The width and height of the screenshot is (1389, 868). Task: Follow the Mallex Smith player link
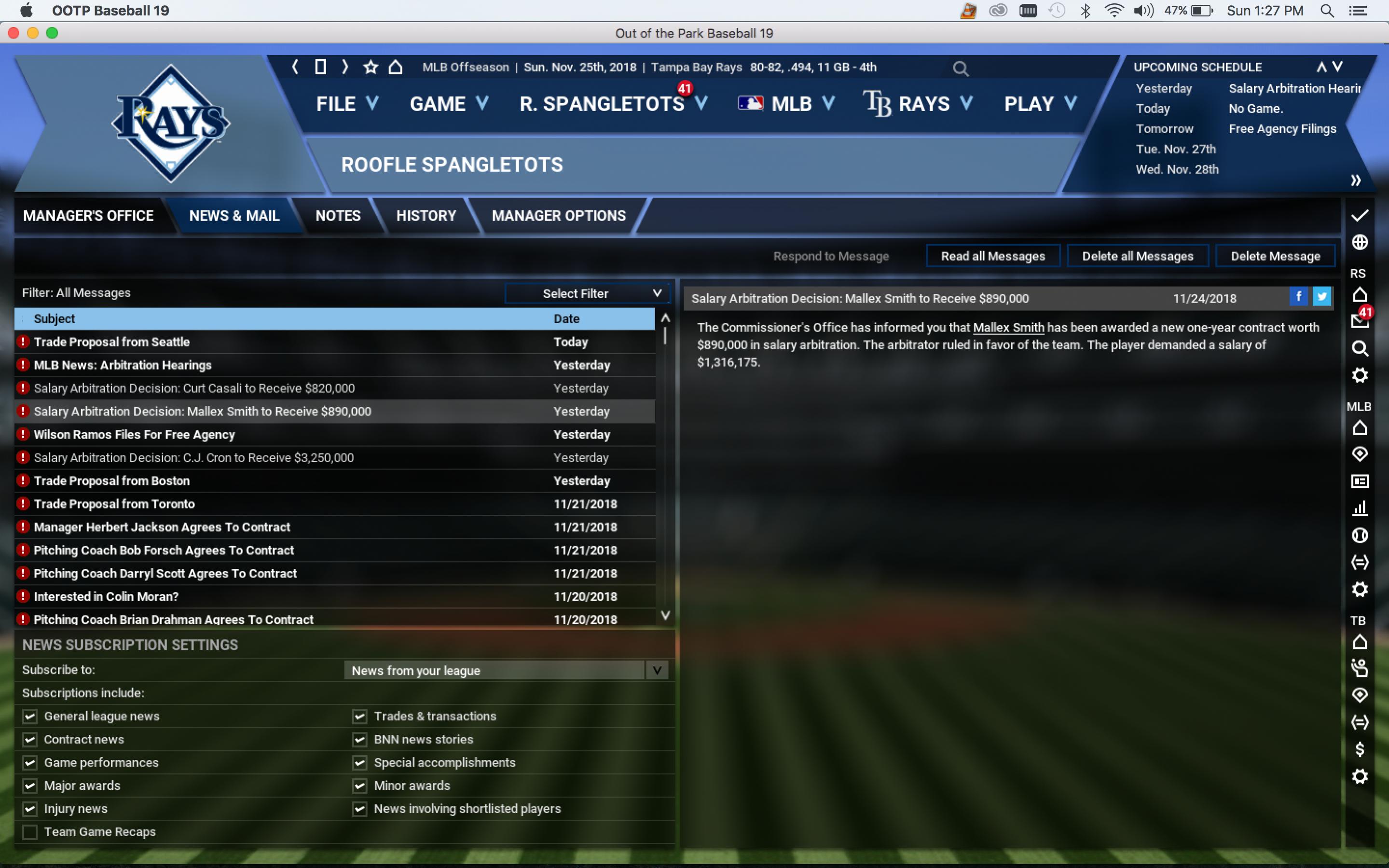click(1008, 328)
